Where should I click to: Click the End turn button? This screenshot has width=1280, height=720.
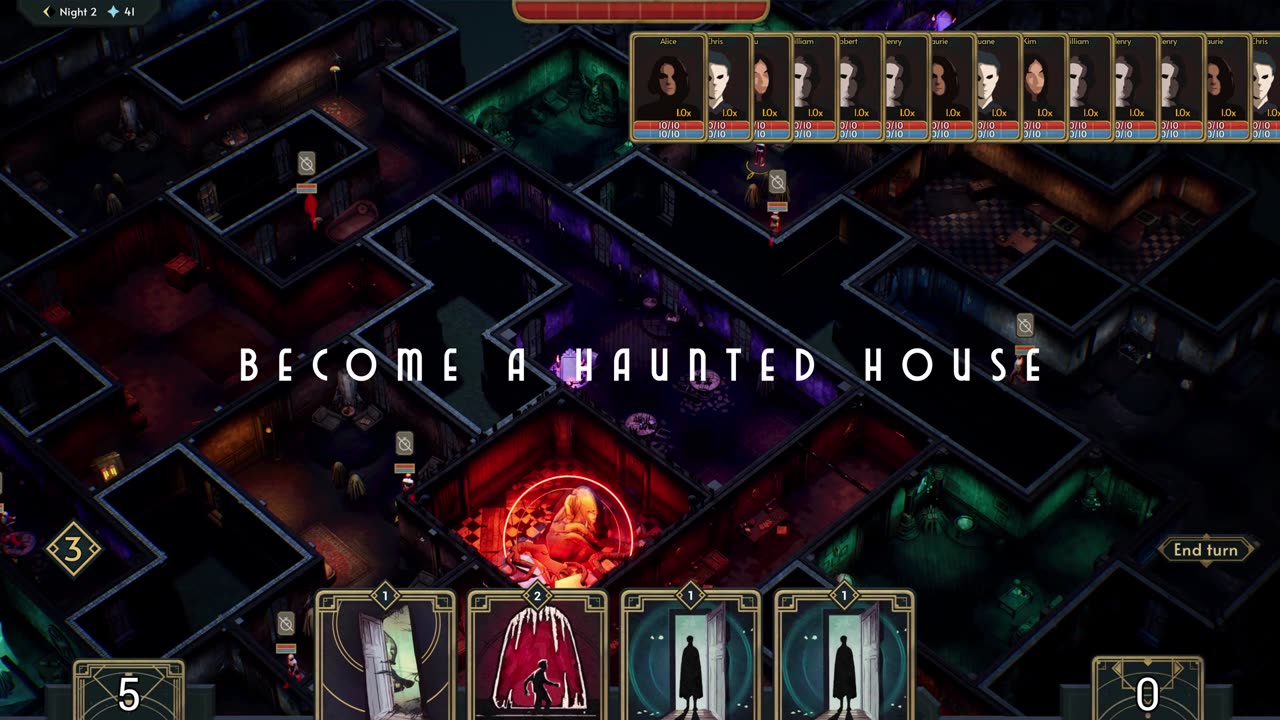click(1205, 550)
